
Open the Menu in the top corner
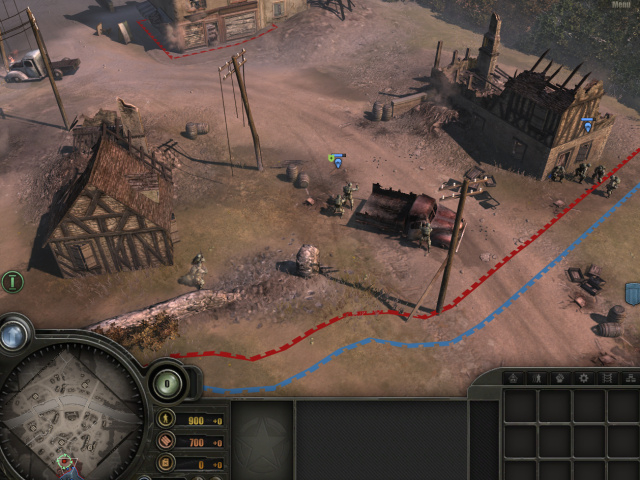[x=619, y=4]
